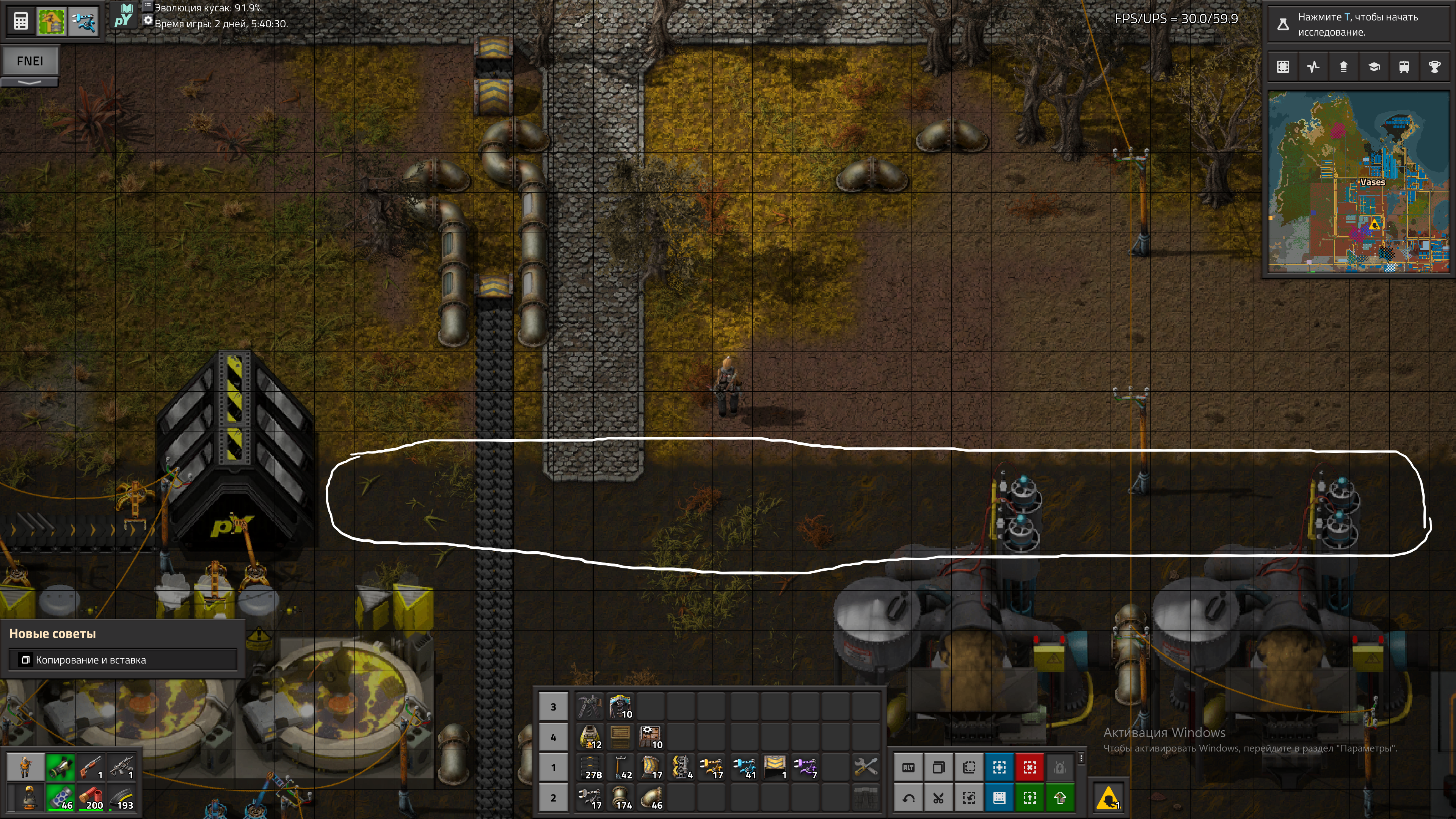Choose the wooden chest hotbar slot
This screenshot has height=819, width=1456.
620,737
